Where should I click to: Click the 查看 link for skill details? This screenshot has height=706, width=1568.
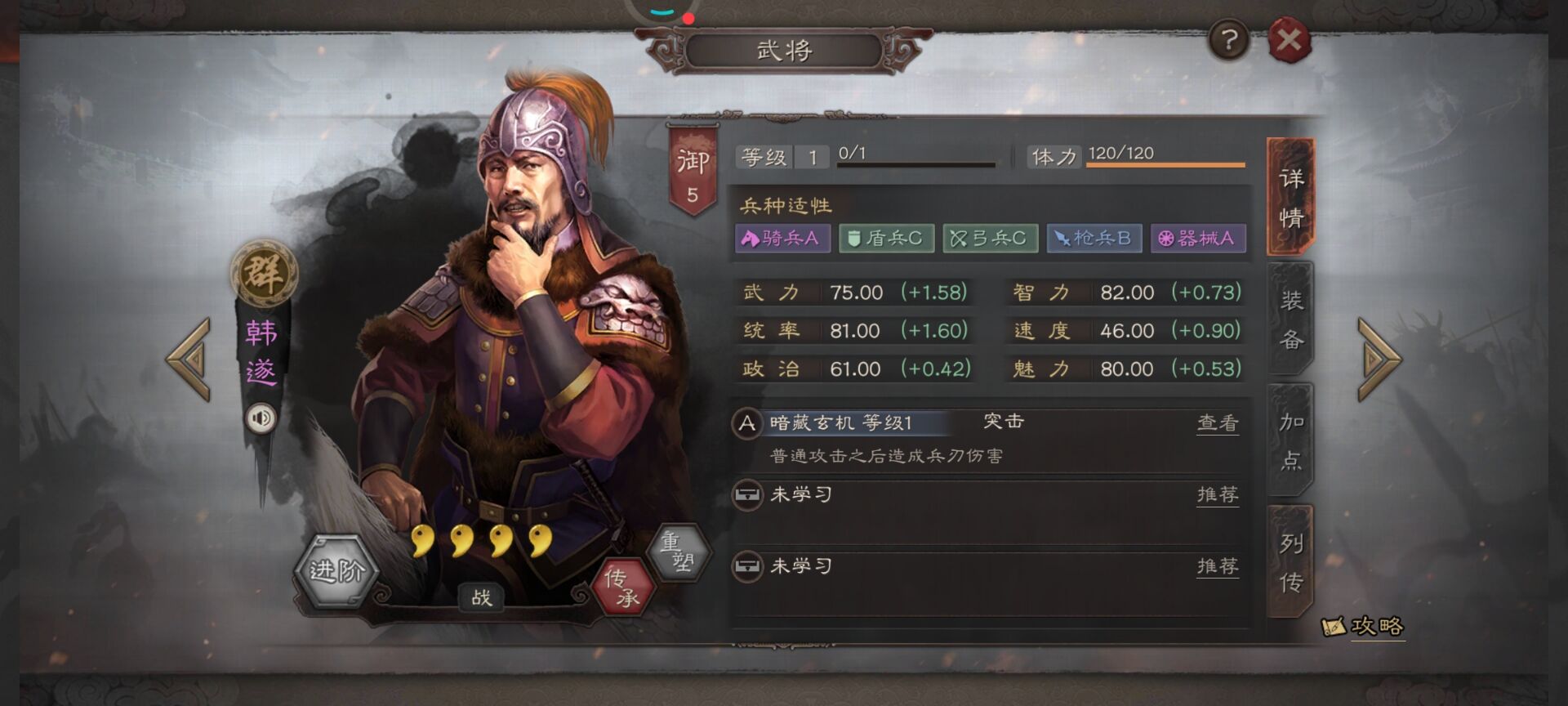(1217, 422)
